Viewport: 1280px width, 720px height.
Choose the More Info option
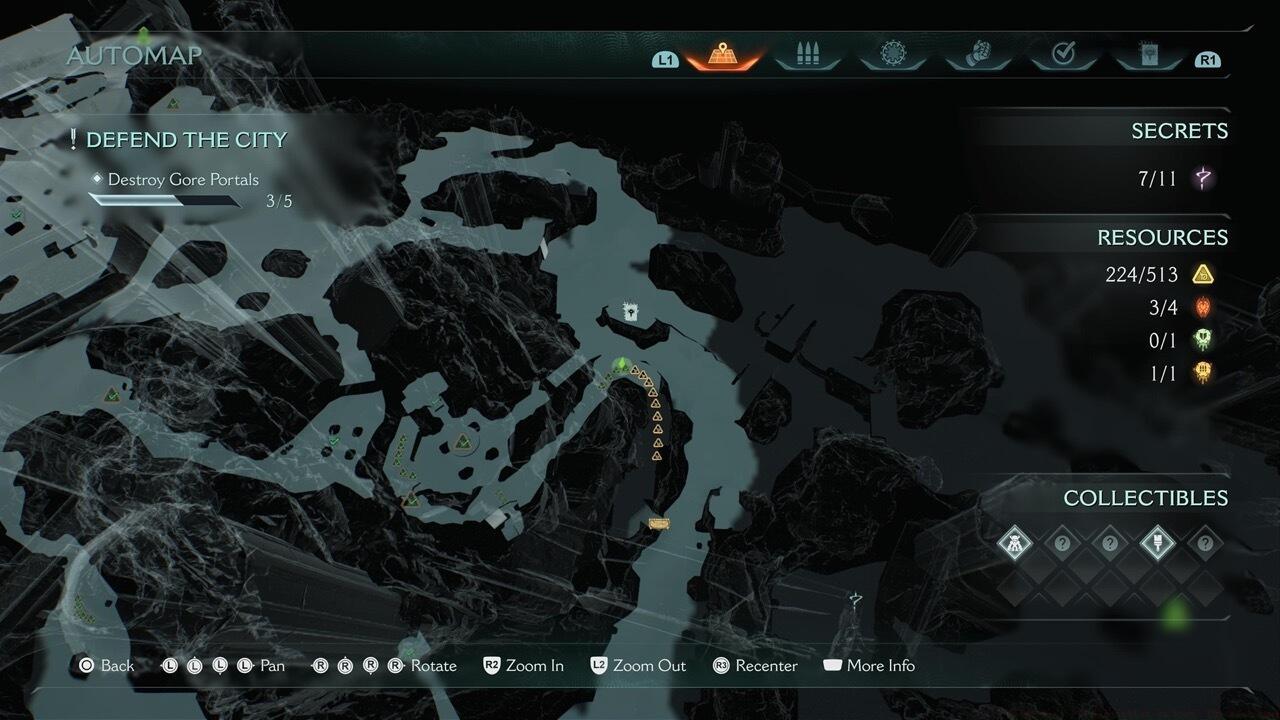point(868,666)
